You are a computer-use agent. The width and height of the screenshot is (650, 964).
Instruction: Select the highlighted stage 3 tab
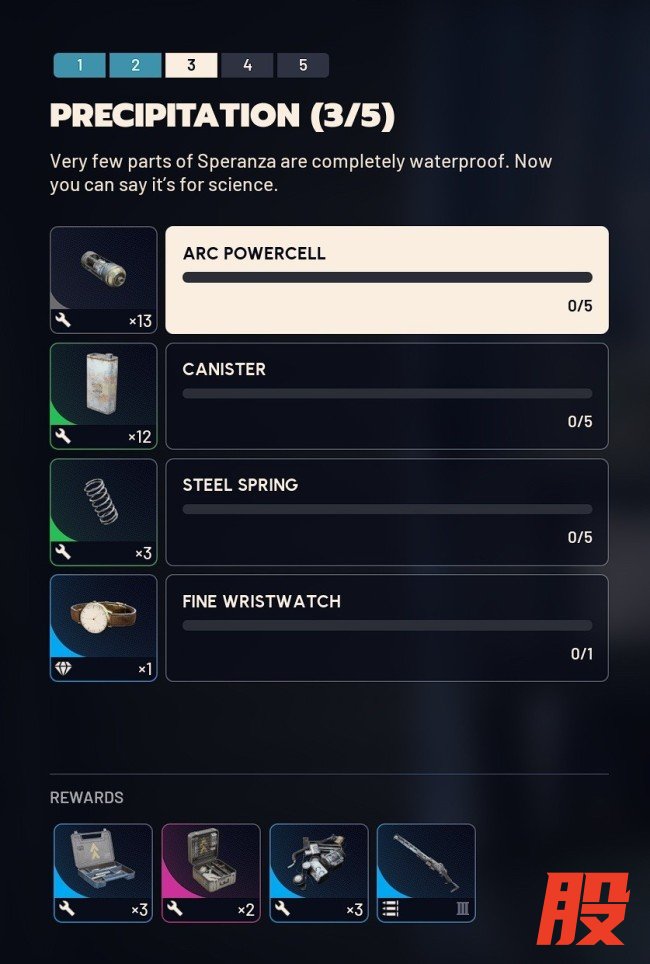click(191, 66)
